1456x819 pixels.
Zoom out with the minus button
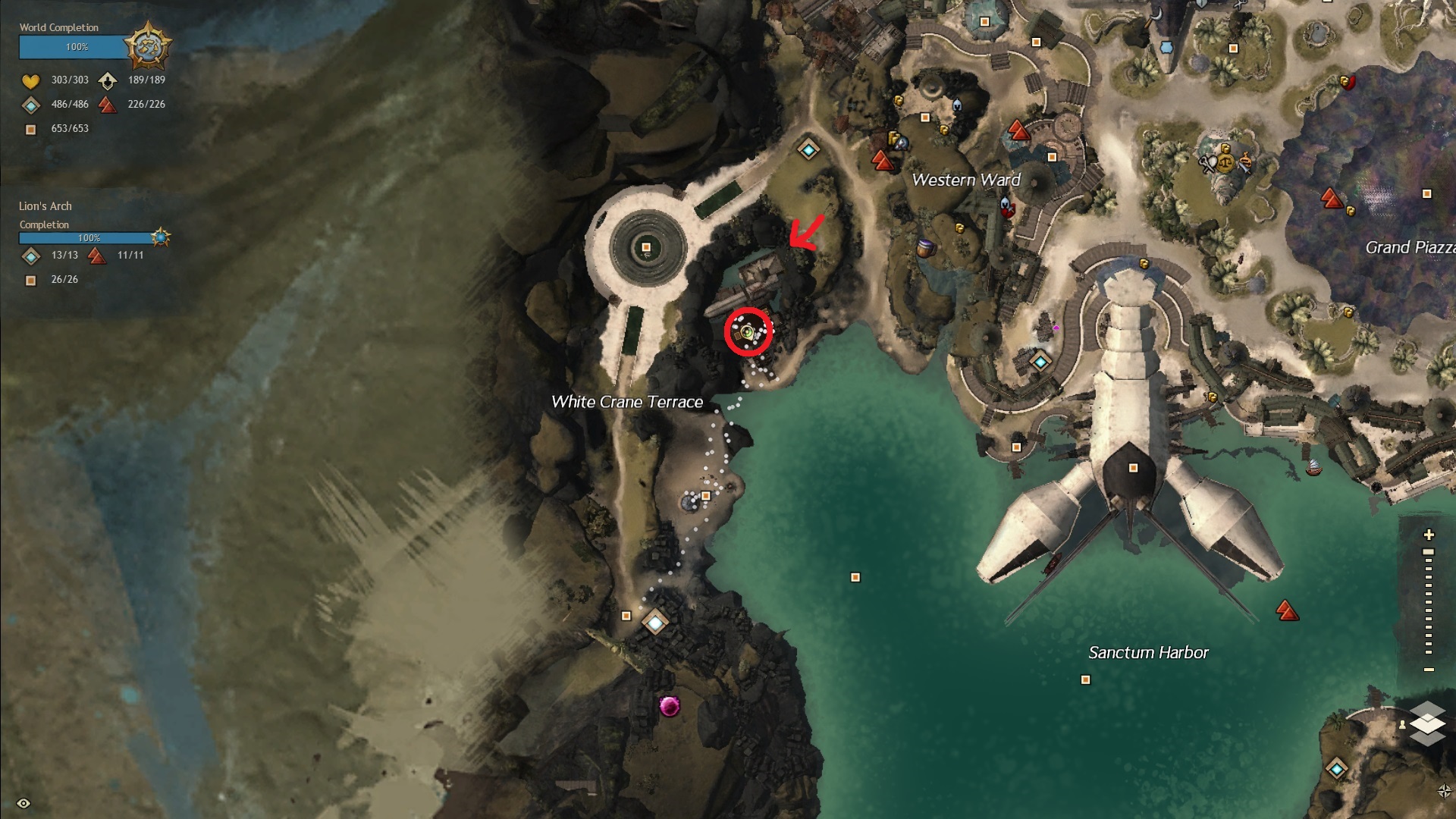pyautogui.click(x=1429, y=670)
